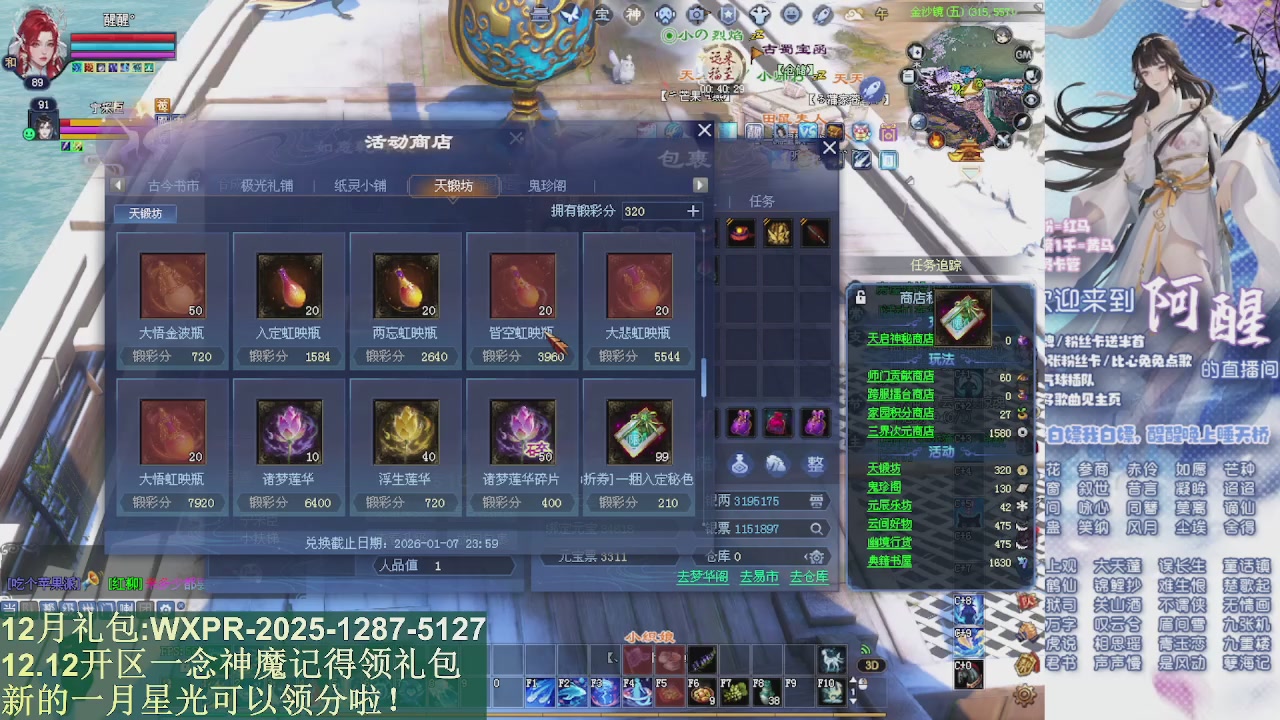Click the settings gear at bottom right
This screenshot has width=1280, height=720.
[x=1025, y=695]
